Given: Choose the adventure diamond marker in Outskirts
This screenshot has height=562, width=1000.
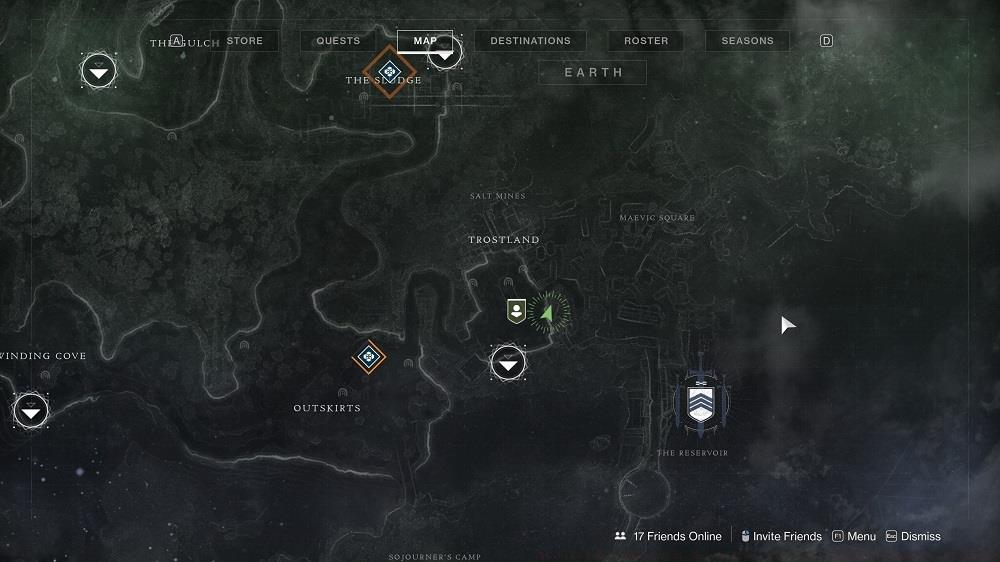Looking at the screenshot, I should click(369, 355).
